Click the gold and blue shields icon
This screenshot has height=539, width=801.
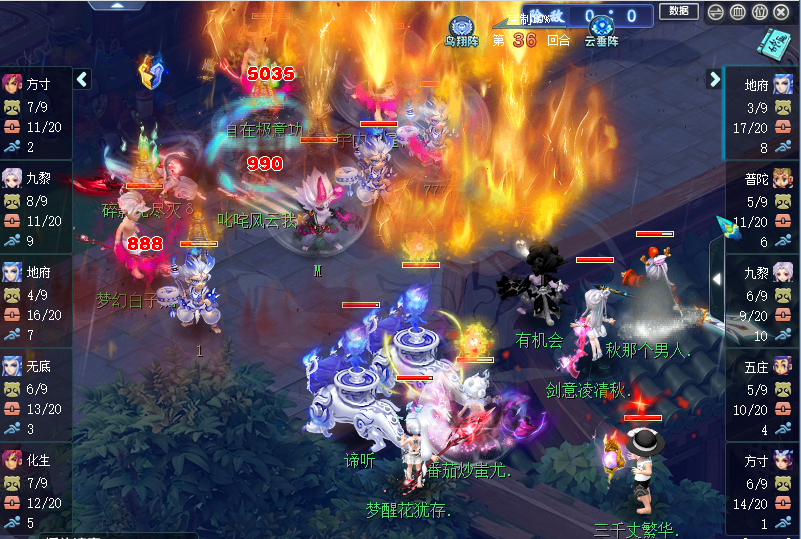[x=151, y=72]
